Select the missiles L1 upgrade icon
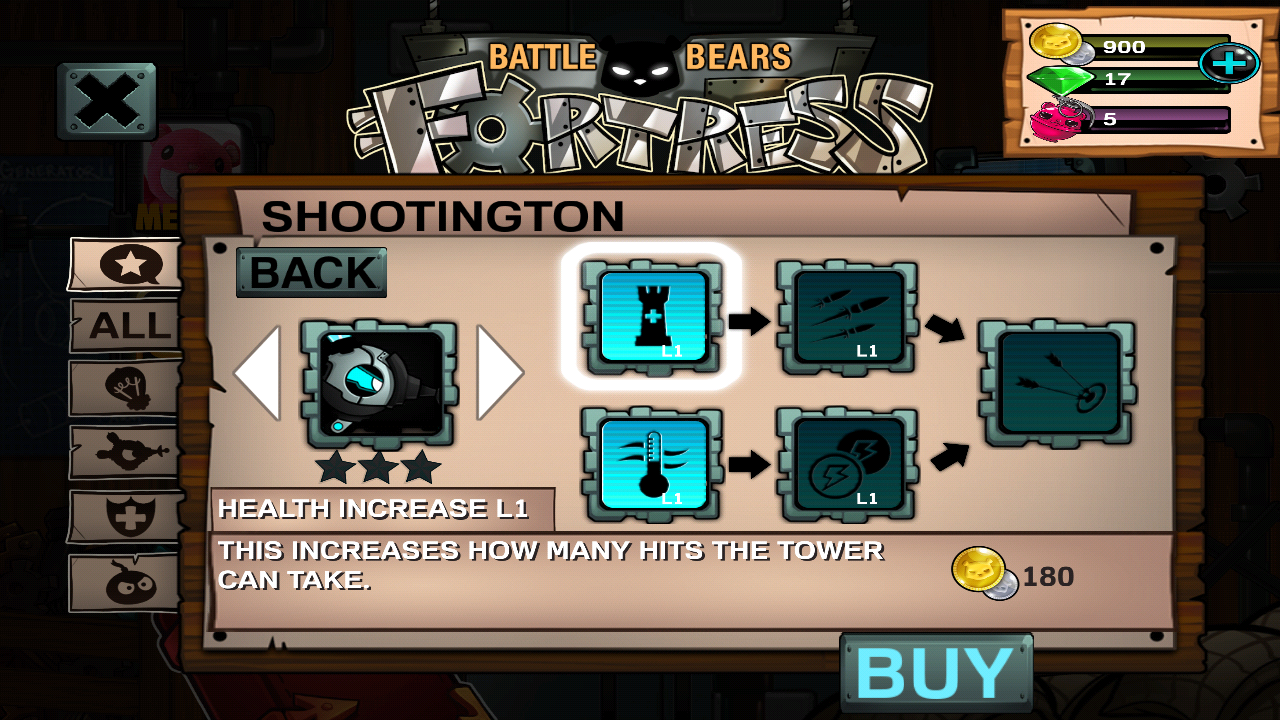Viewport: 1280px width, 720px height. pos(848,317)
